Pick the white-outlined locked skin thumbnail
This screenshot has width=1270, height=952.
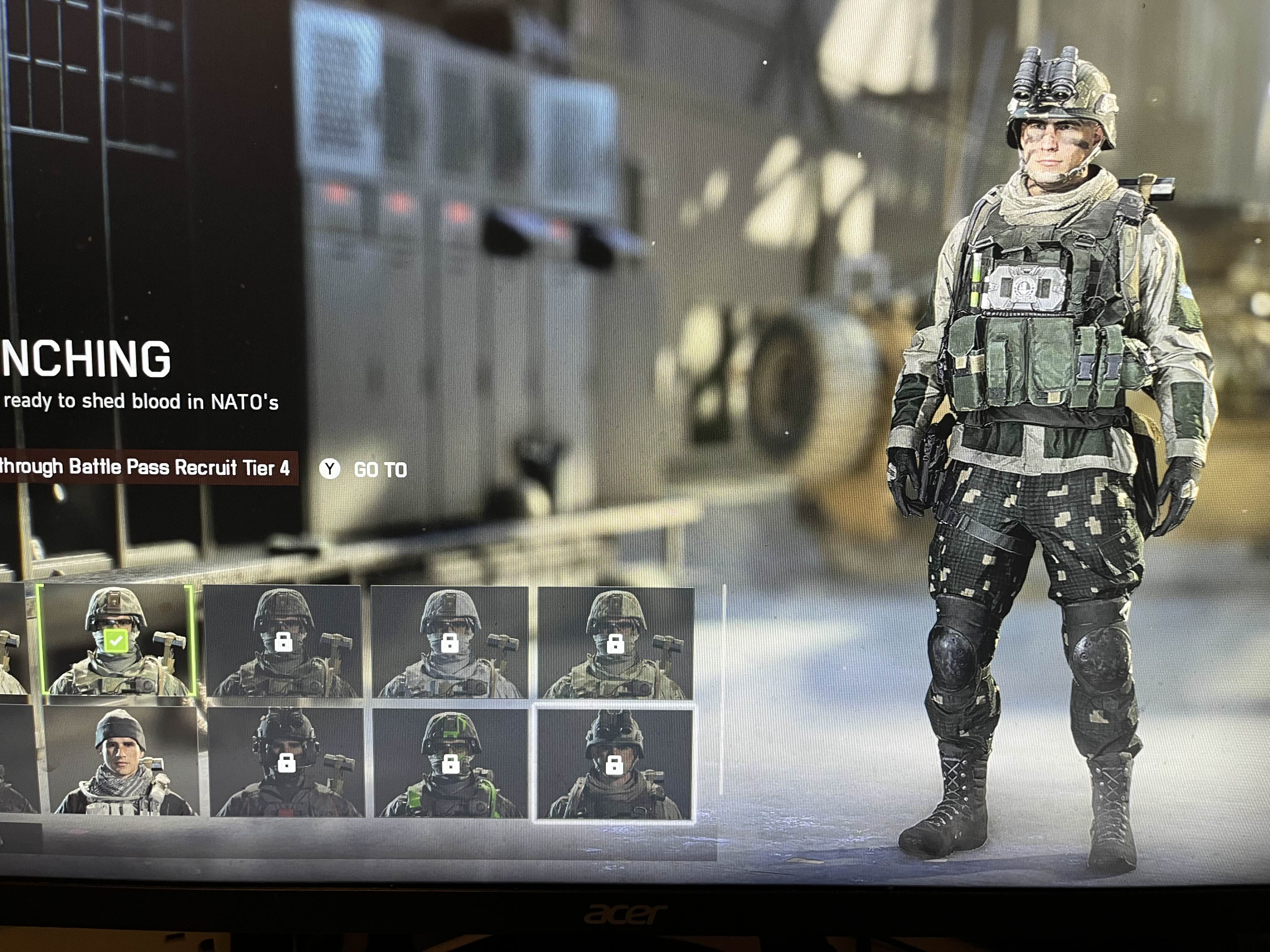[x=614, y=764]
